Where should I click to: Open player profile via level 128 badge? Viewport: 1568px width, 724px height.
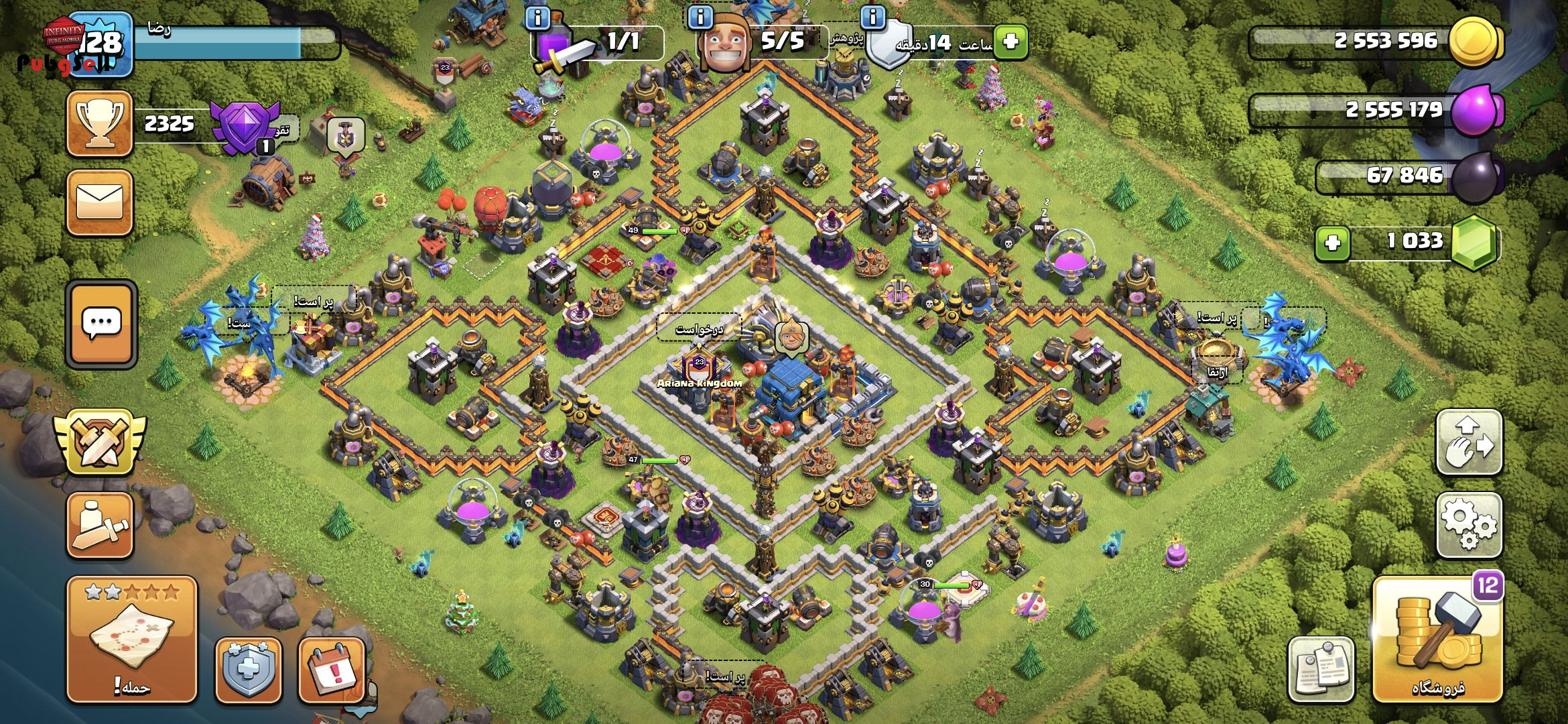pyautogui.click(x=101, y=44)
